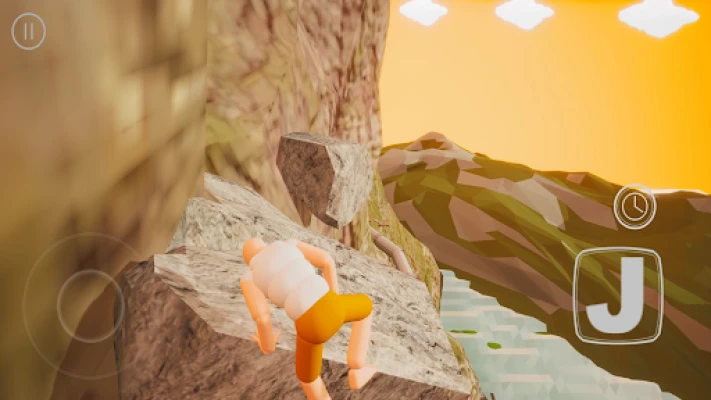Touch the virtual joystick thumb circle
The image size is (711, 400).
tap(89, 305)
